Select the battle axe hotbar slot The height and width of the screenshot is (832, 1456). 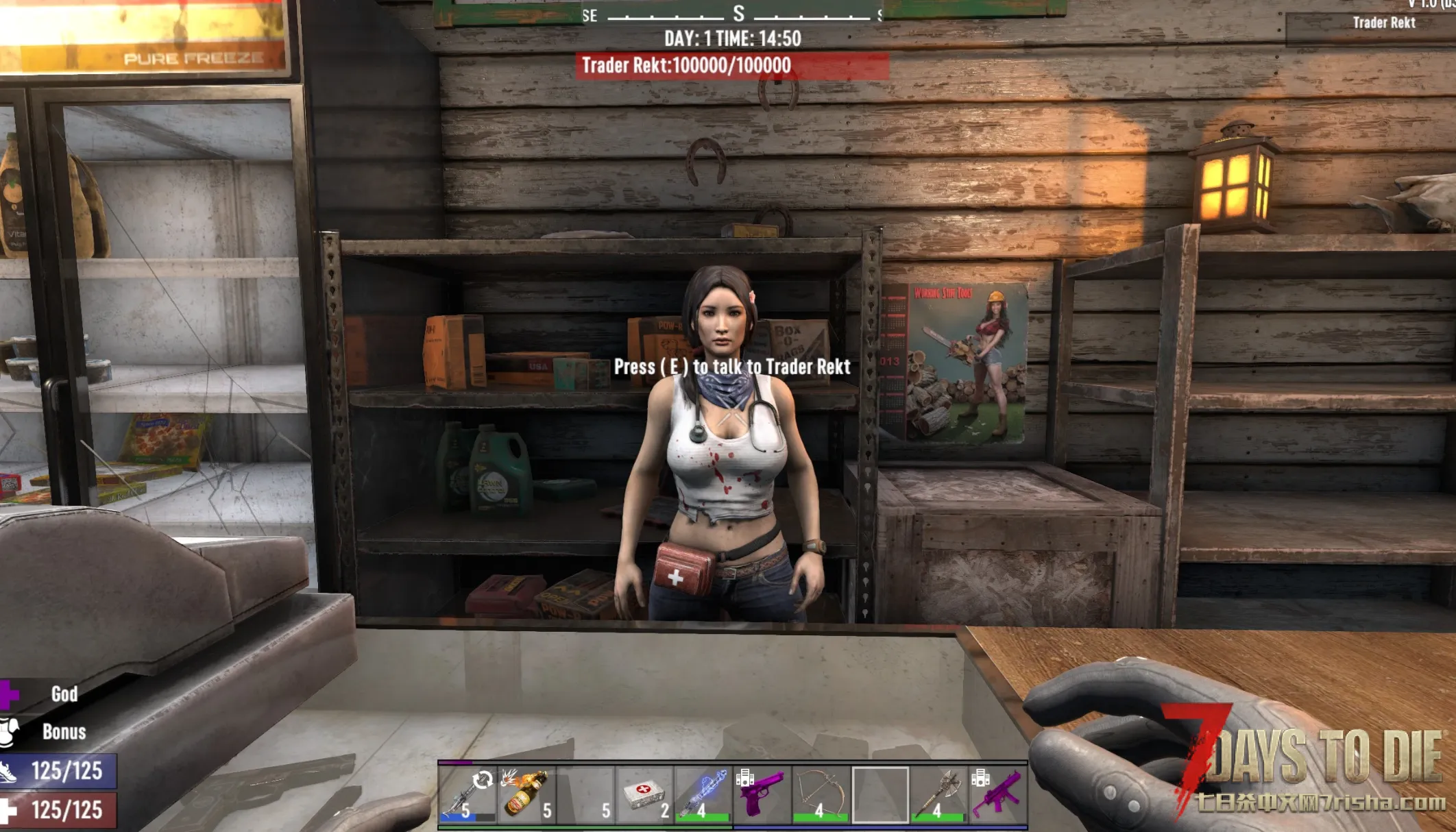(x=938, y=794)
